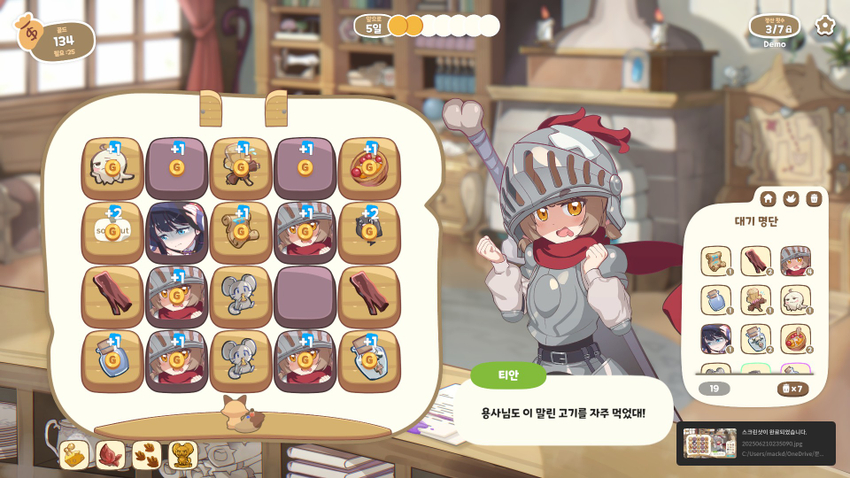
Task: Click the trash can button in waiting list
Action: click(814, 199)
